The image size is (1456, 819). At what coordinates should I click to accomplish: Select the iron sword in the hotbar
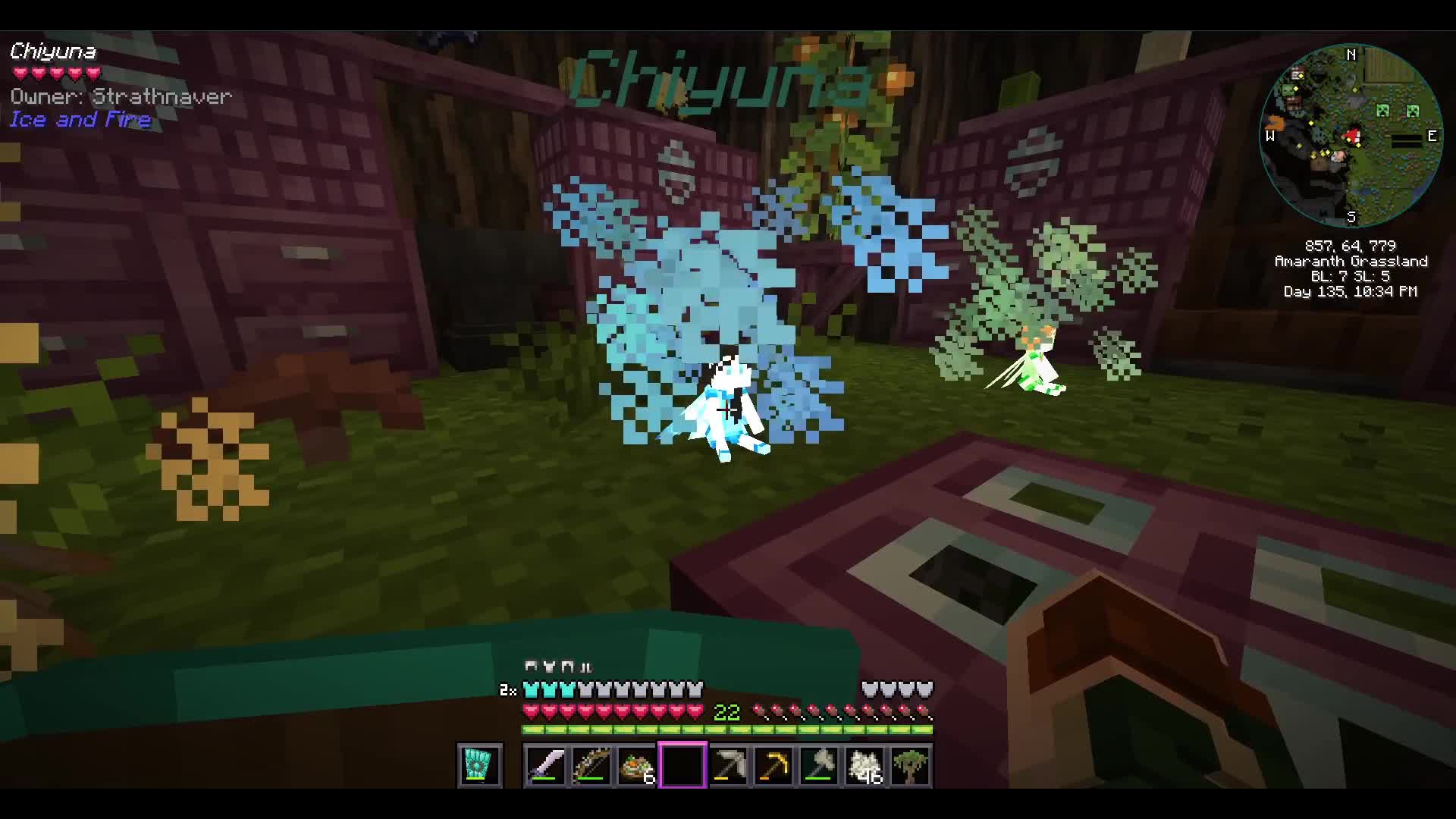coord(546,766)
